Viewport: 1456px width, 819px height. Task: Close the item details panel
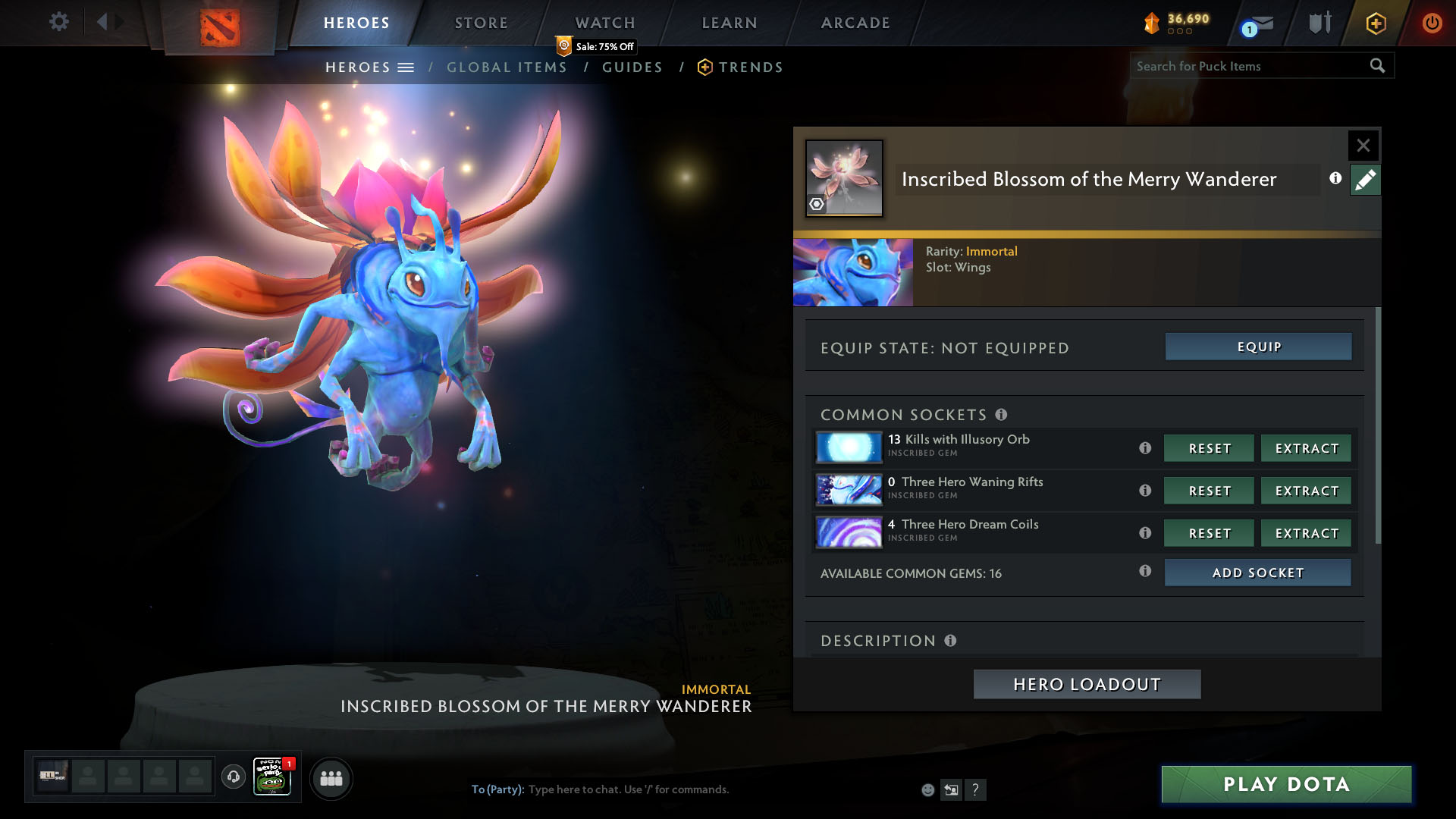(x=1363, y=145)
